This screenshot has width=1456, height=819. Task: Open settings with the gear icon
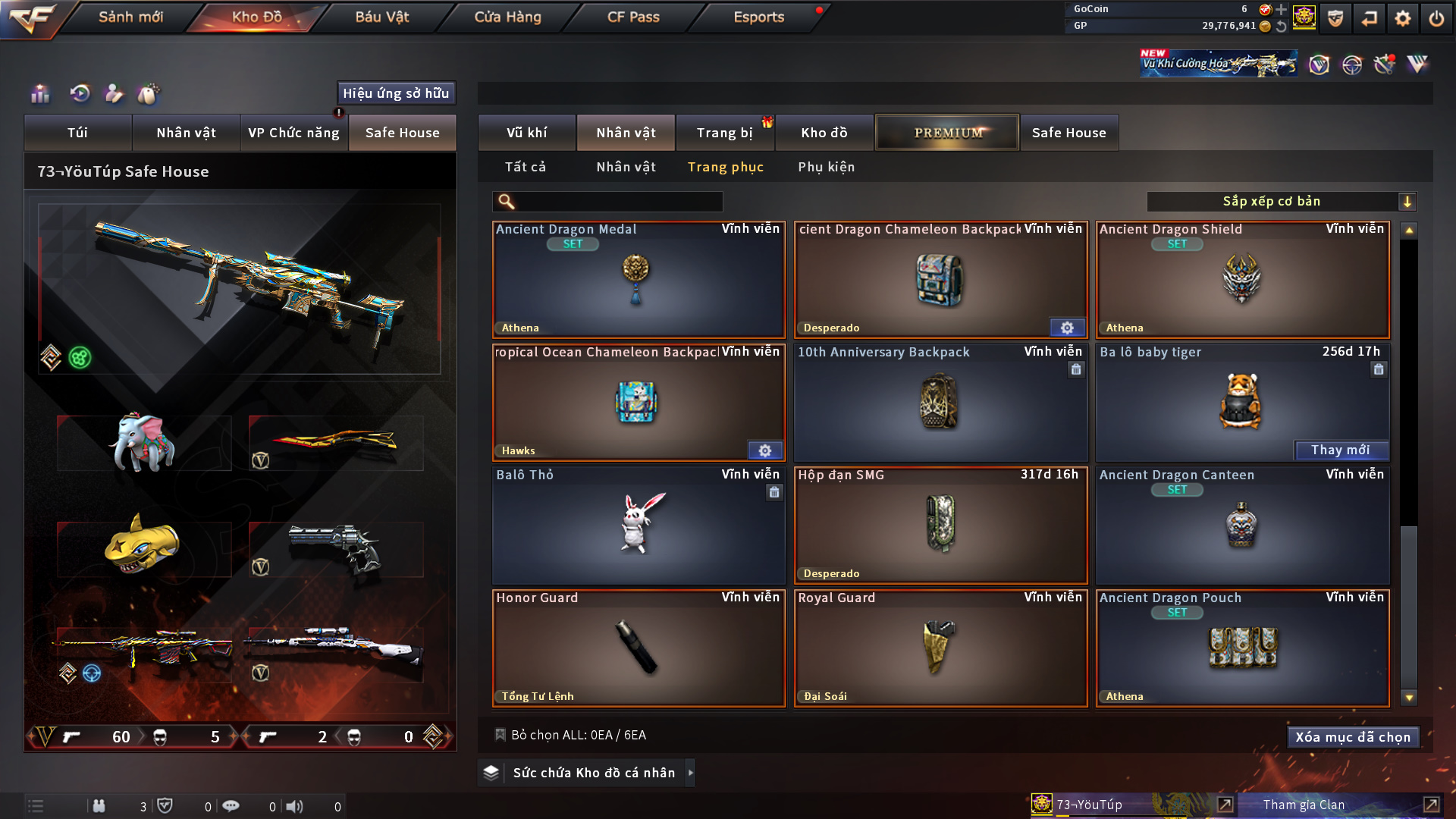coord(1403,18)
